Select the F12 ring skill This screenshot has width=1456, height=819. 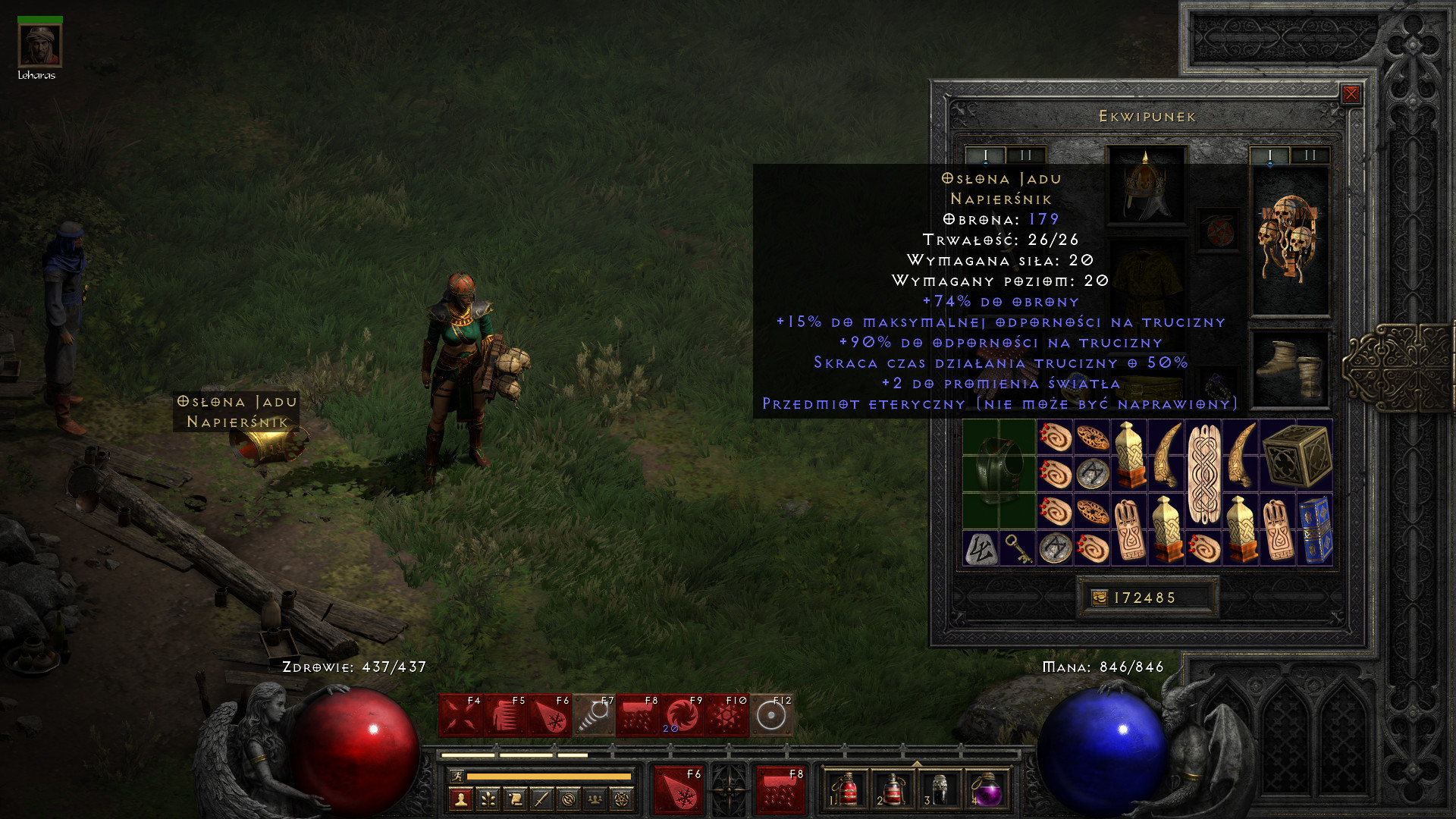click(x=771, y=715)
